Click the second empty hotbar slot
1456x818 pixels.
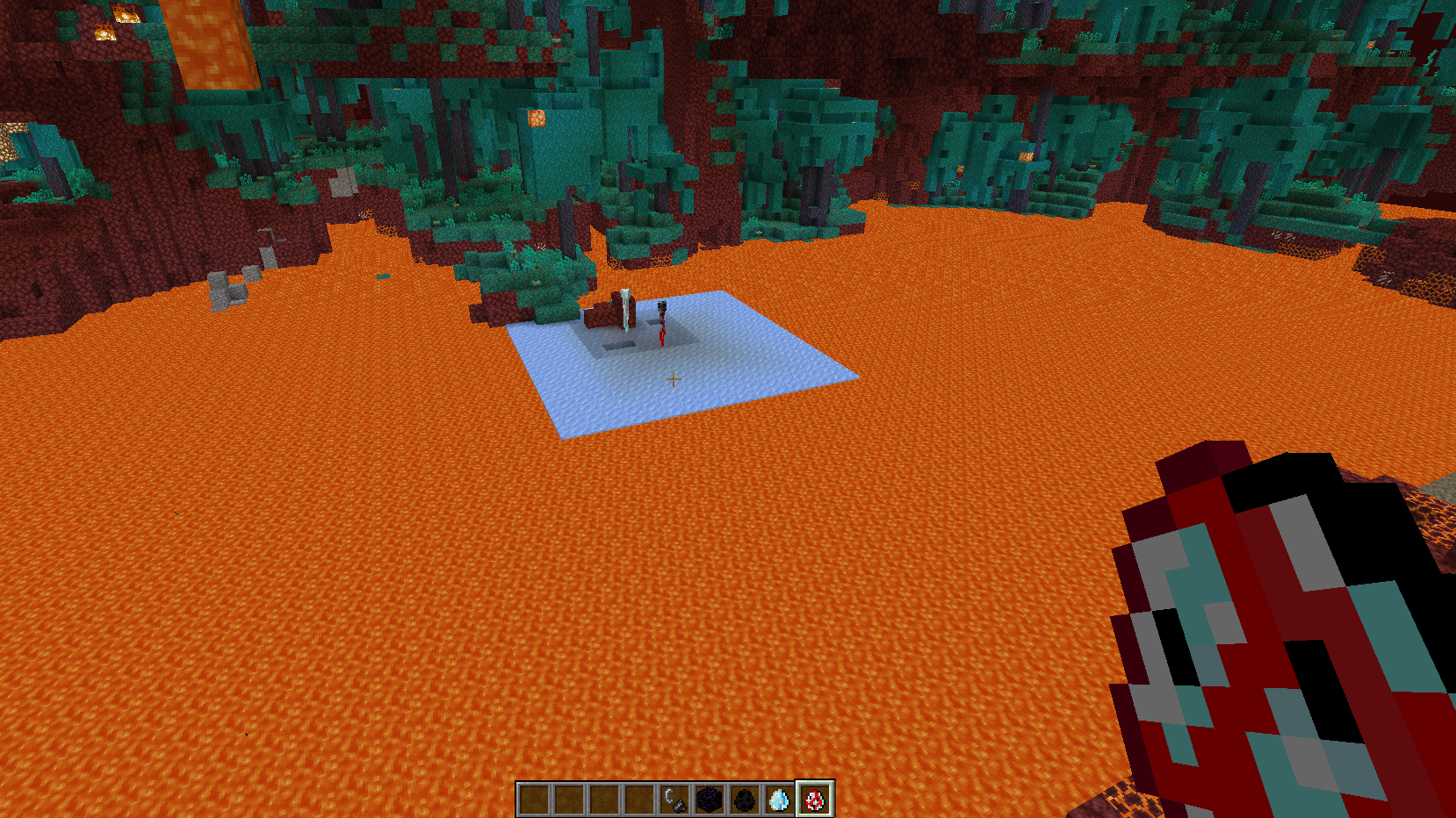571,800
